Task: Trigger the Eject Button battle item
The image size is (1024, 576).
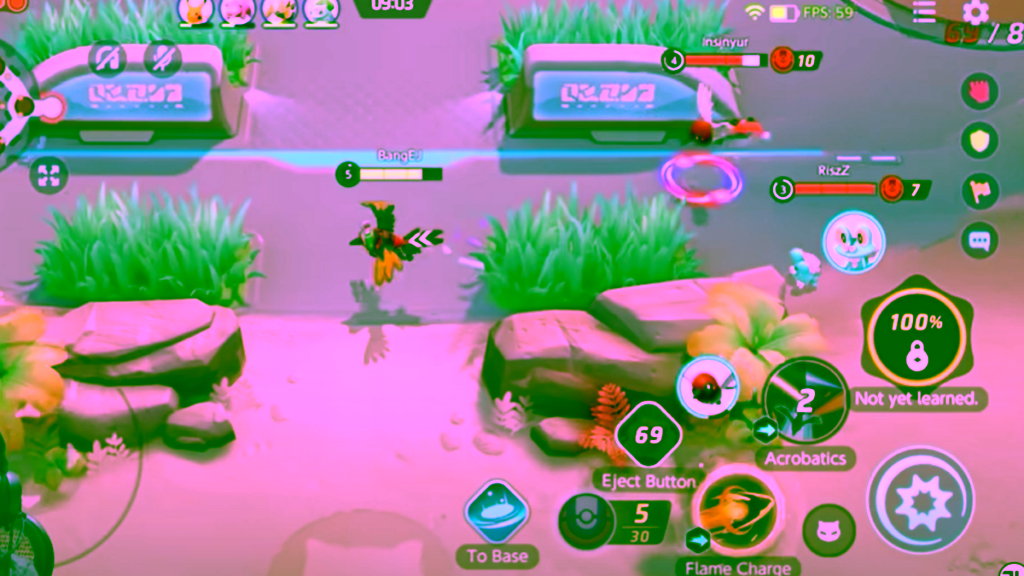Action: tap(648, 436)
